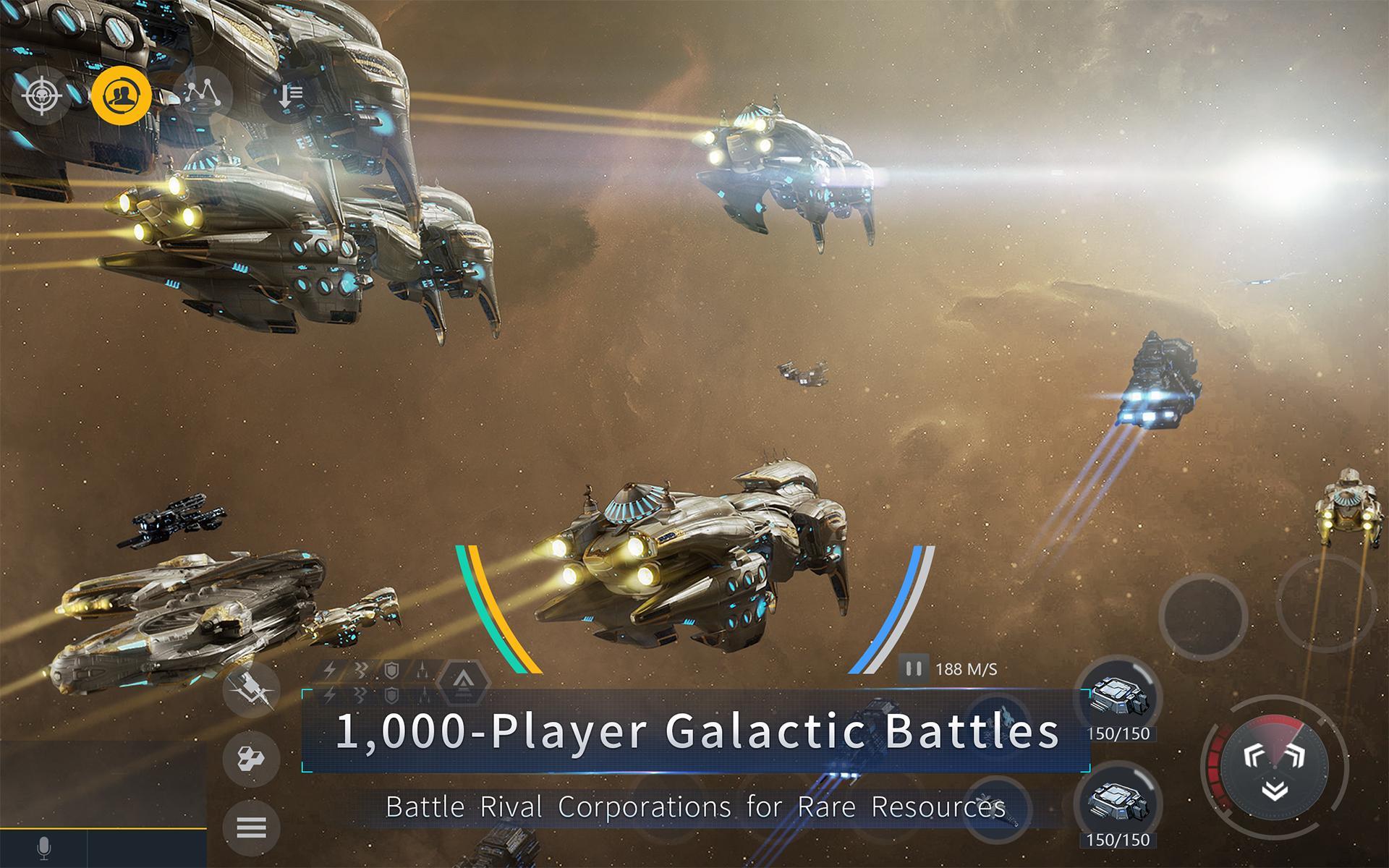The image size is (1389, 868).
Task: Select the highlighted yellow fleet/contacts icon
Action: (122, 94)
